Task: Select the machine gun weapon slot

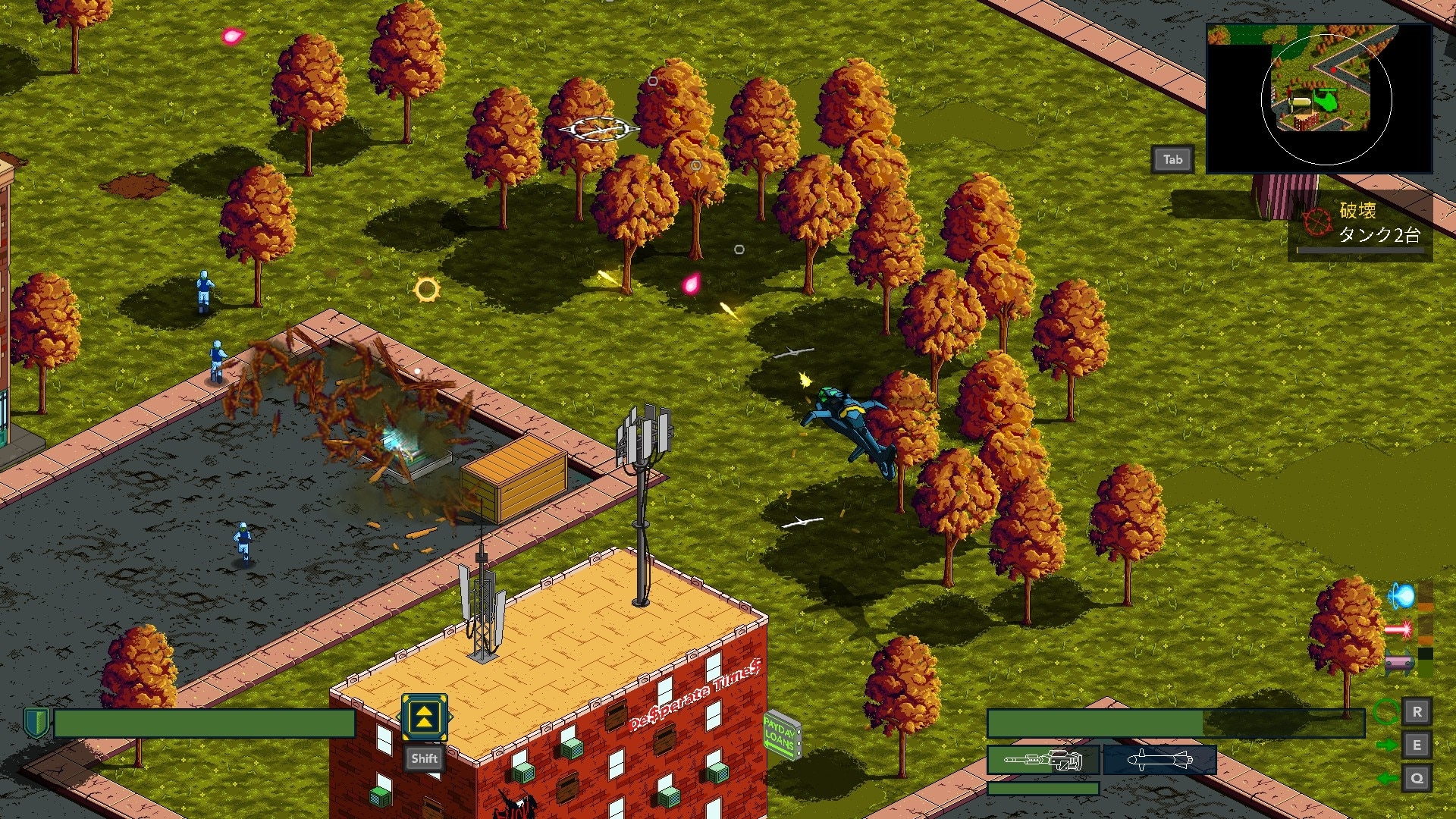Action: pos(1043,759)
